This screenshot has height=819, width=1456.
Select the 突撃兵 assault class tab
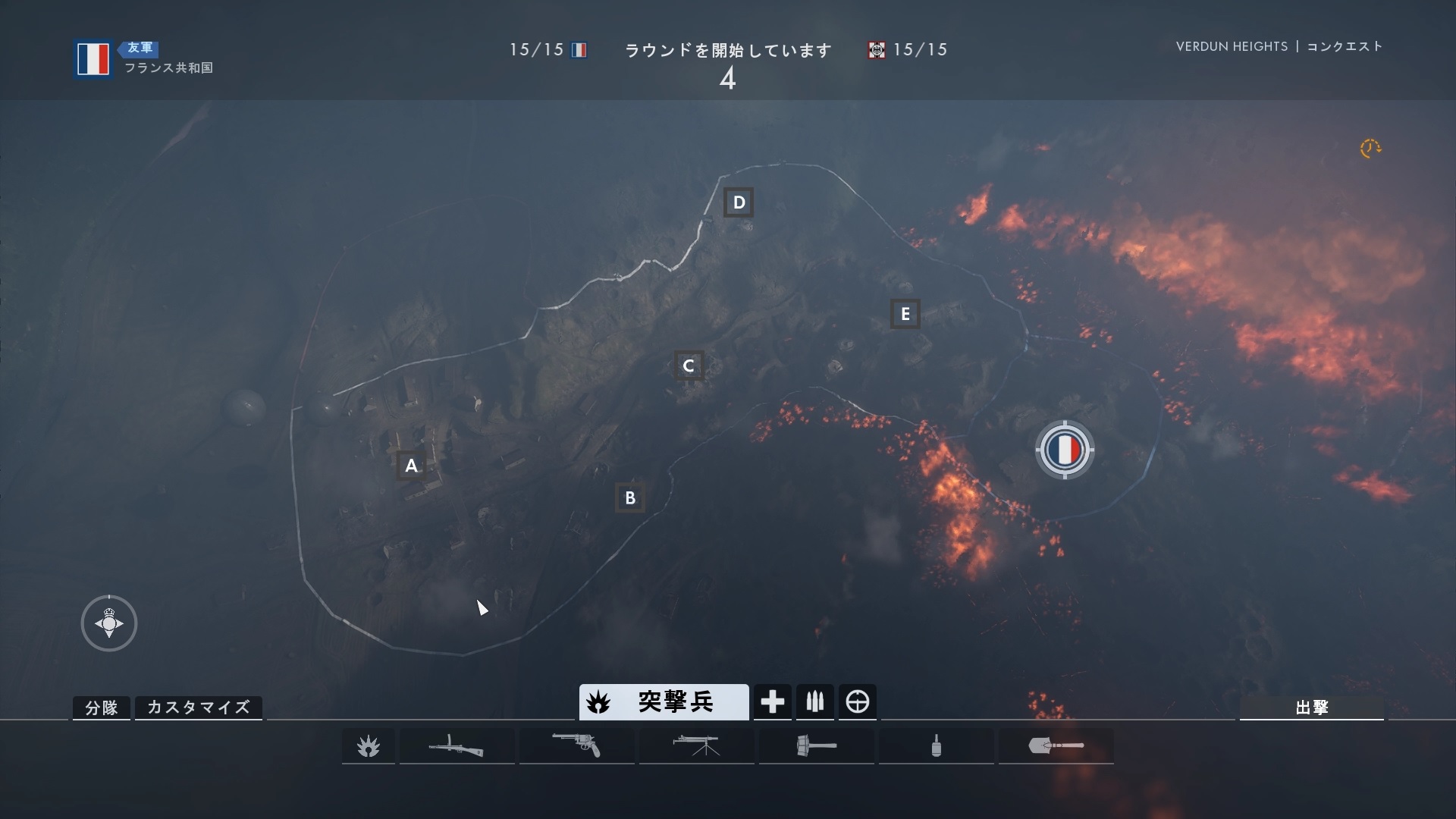[664, 702]
